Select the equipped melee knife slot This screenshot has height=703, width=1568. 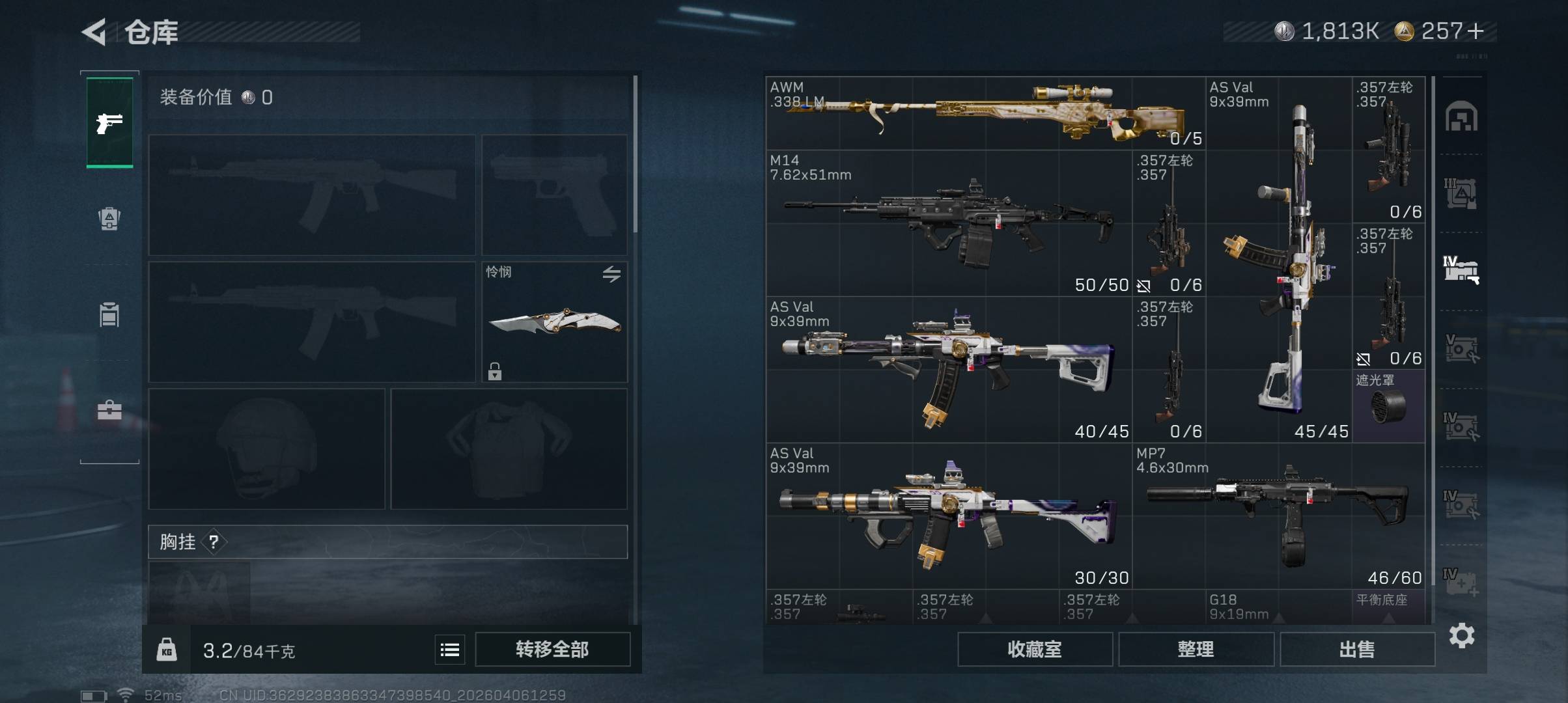(x=554, y=322)
